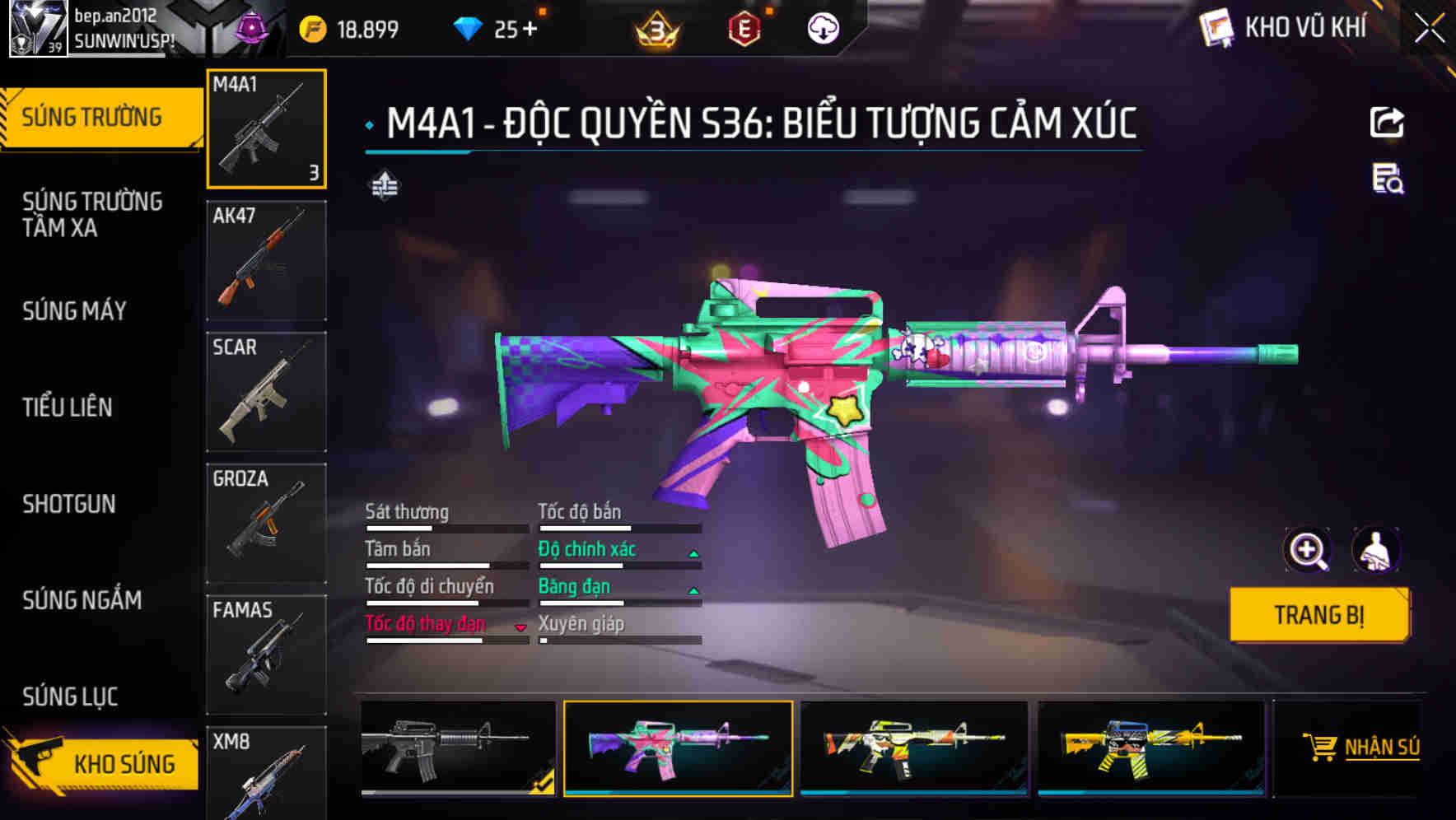Open the Kho Vũ Khí weapon book icon
The width and height of the screenshot is (1456, 820).
click(x=1216, y=27)
